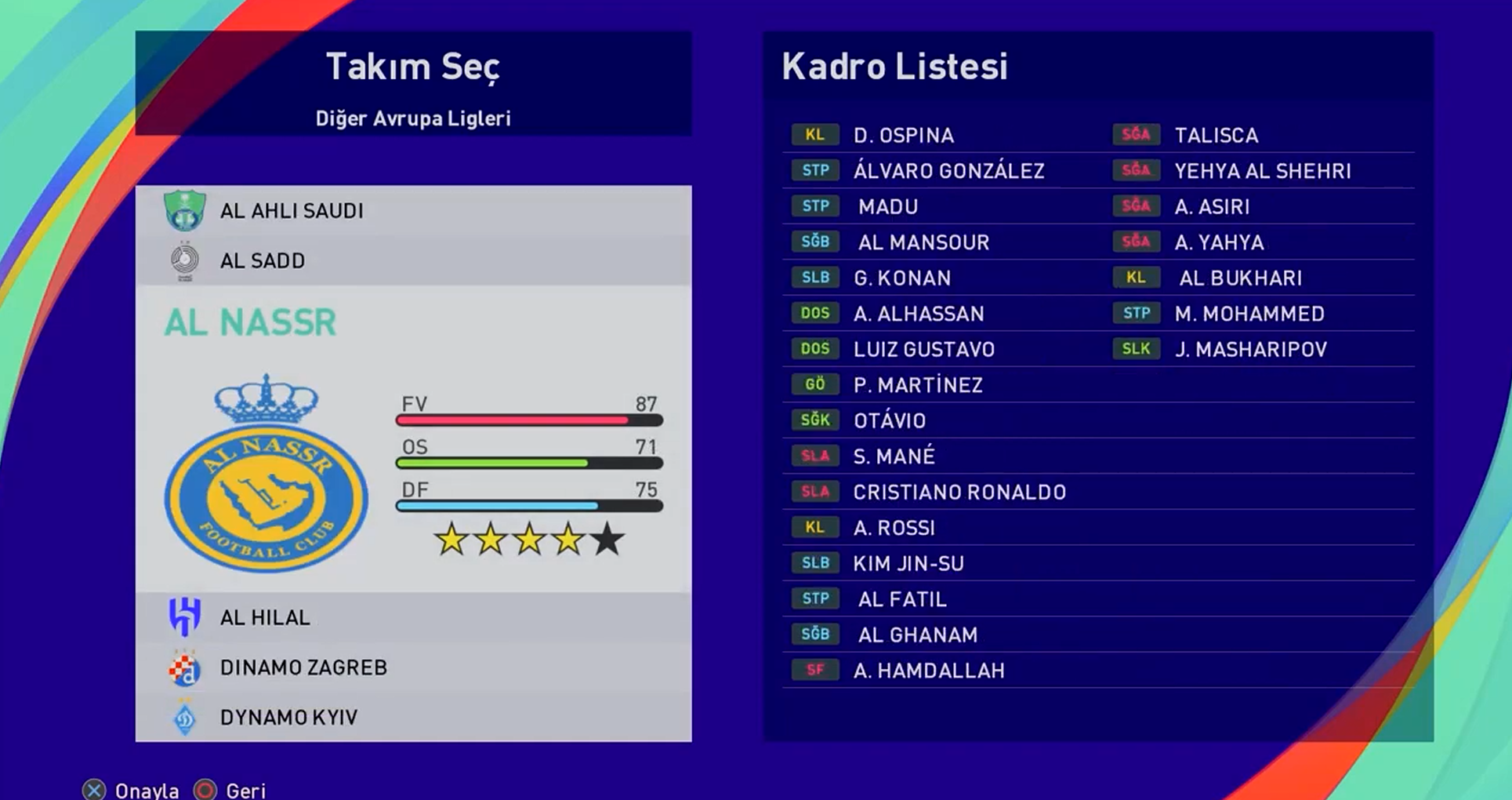Click the Al Nassr club crest
Viewport: 1512px width, 800px height.
(266, 475)
